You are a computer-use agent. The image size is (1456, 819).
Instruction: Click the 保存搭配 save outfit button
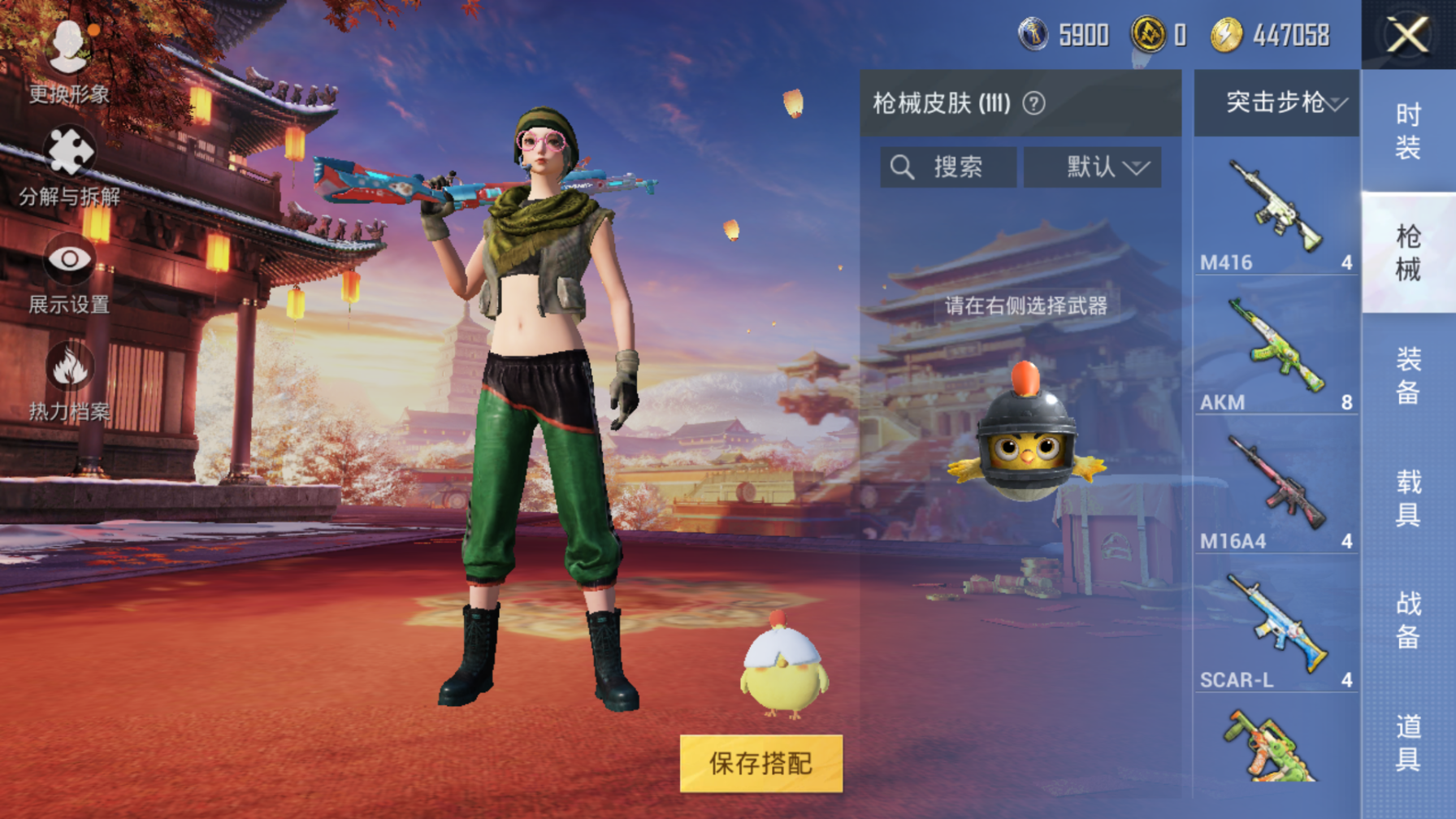point(760,764)
